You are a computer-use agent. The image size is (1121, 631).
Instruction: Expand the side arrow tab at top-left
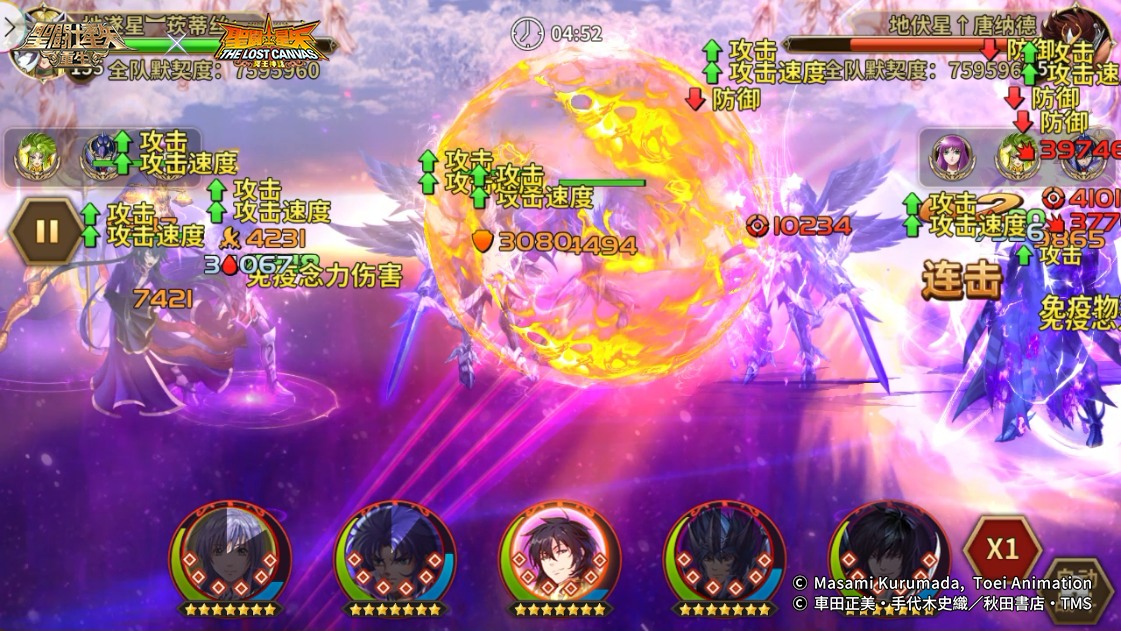pyautogui.click(x=11, y=27)
